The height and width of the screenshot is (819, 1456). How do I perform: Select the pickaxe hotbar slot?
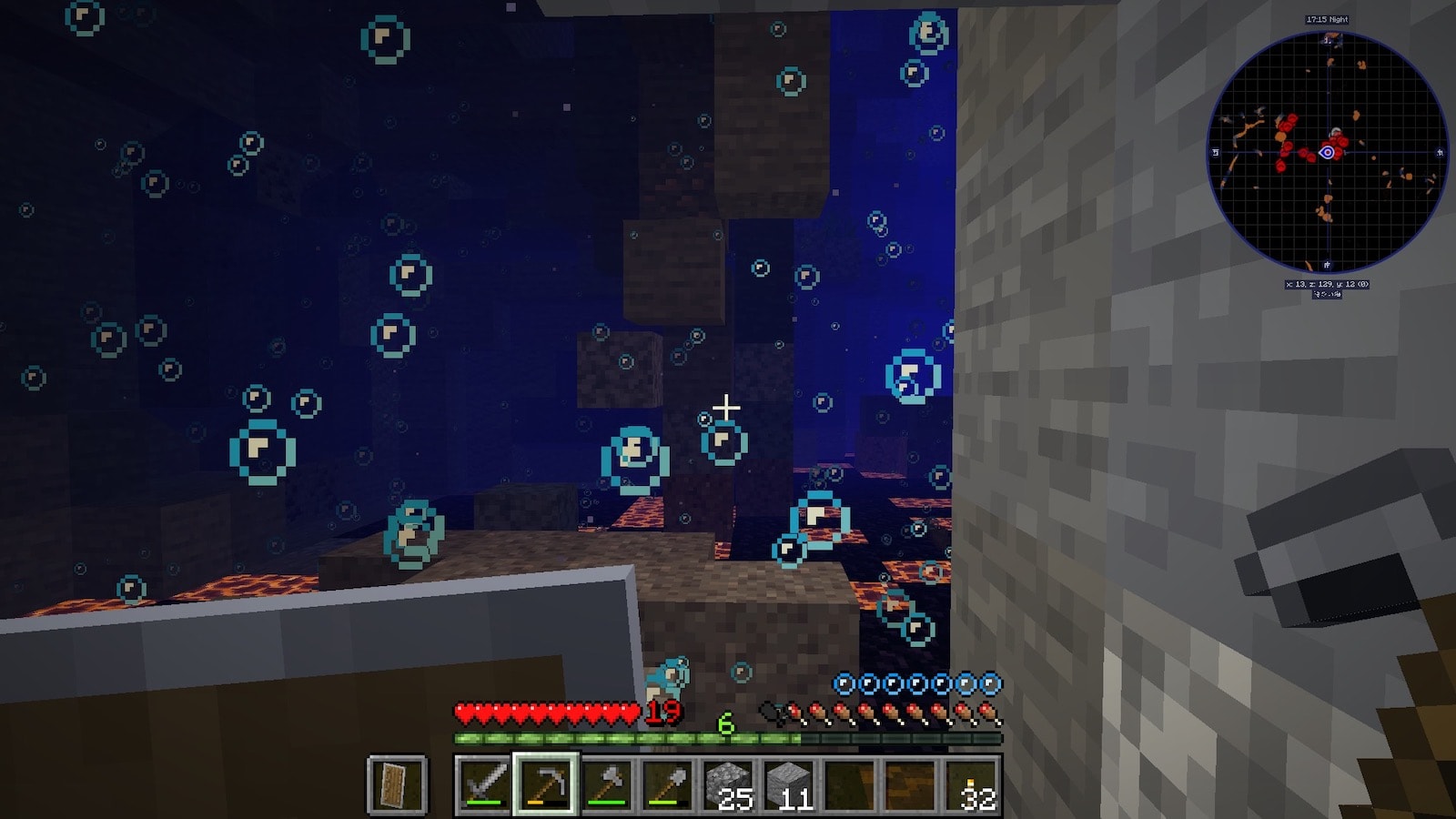pos(545,783)
